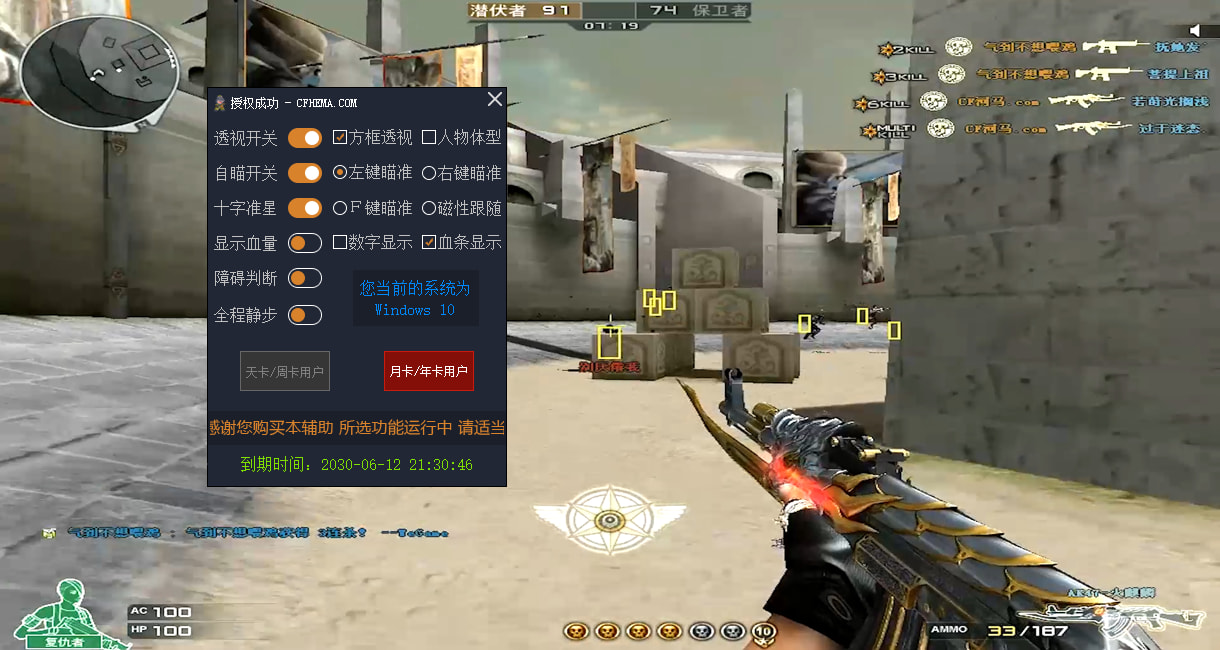The image size is (1220, 650).
Task: Choose the 右键瞄准 radio option
Action: 429,173
